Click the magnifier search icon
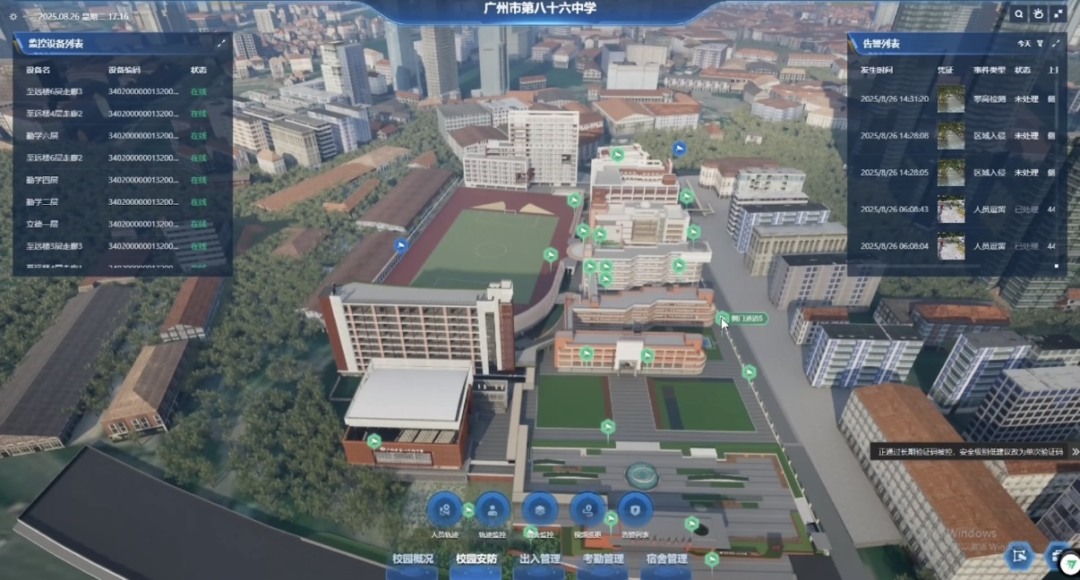Viewport: 1080px width, 580px height. click(1018, 14)
